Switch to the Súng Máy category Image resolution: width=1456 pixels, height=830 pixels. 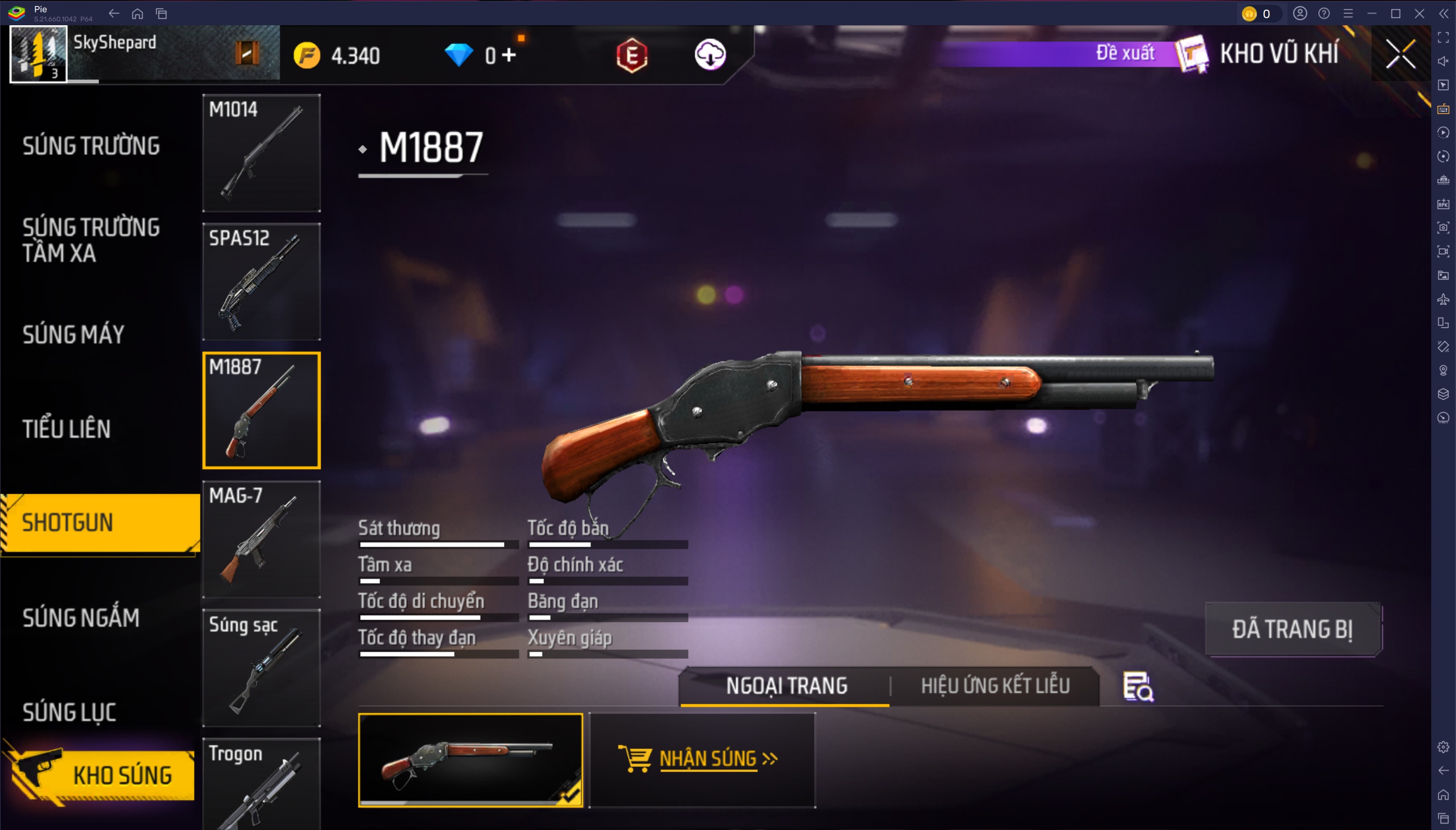click(73, 334)
